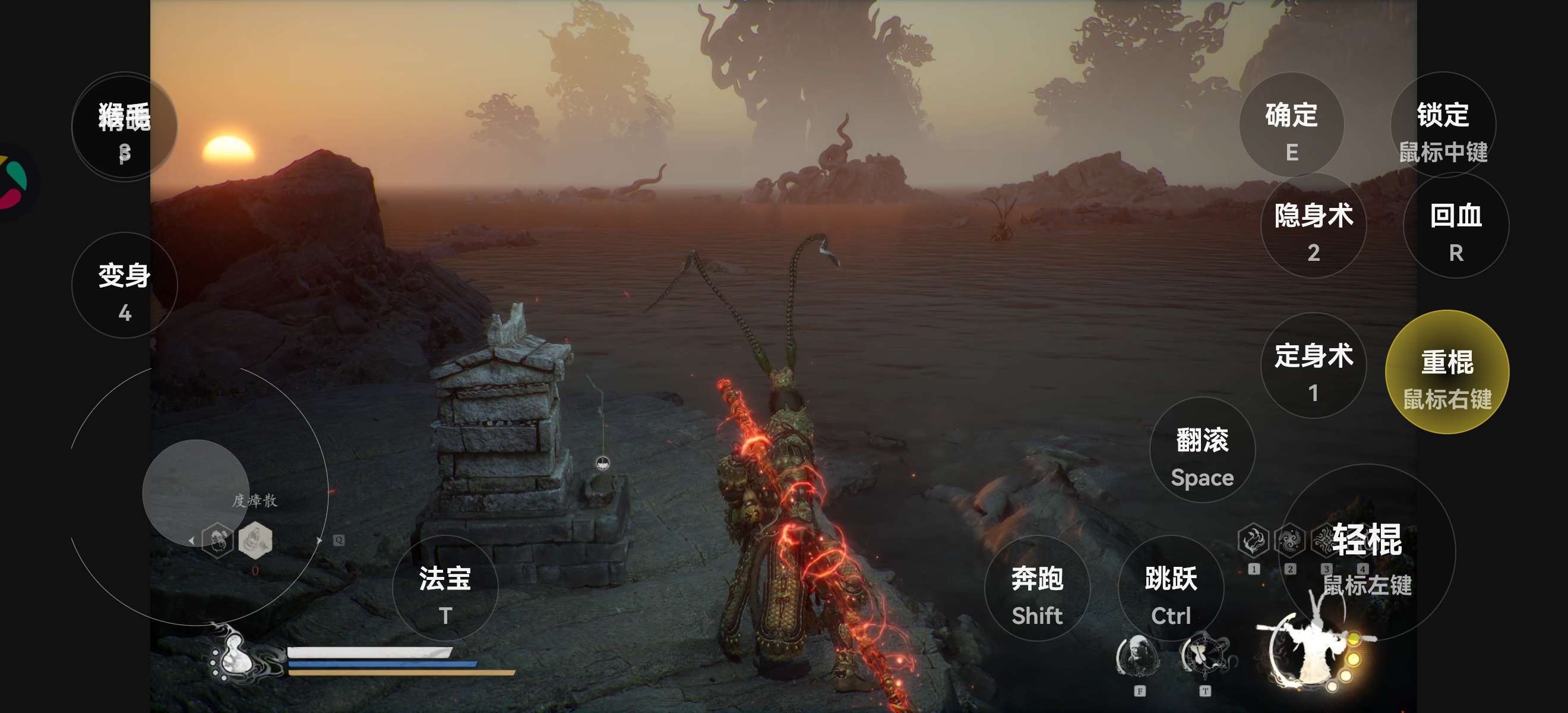Perform a 轻棍 light staff attack
The image size is (1568, 713).
[x=1367, y=551]
